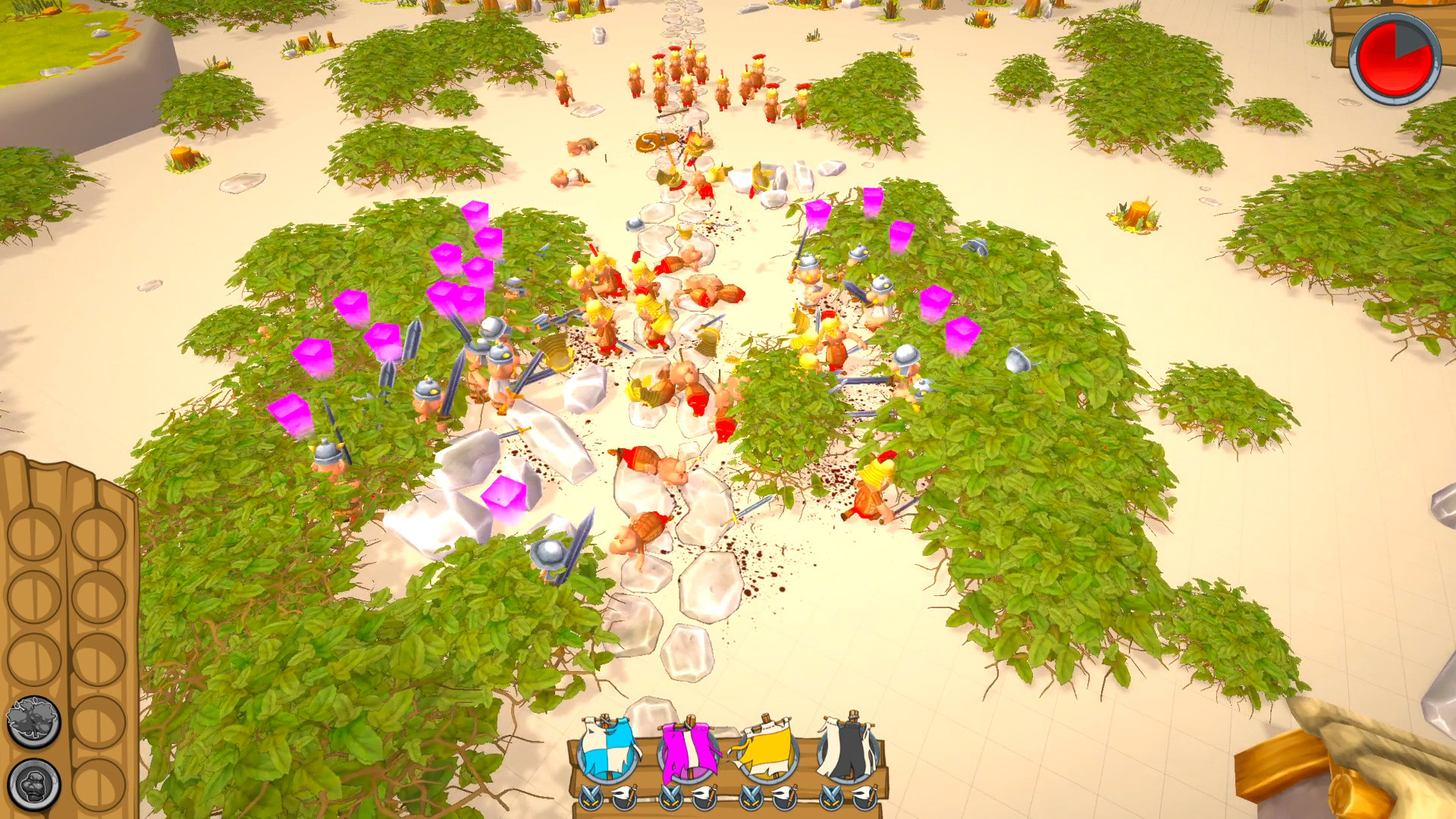Viewport: 1456px width, 819px height.
Task: Toggle the retreat order for the magenta team
Action: 704,798
